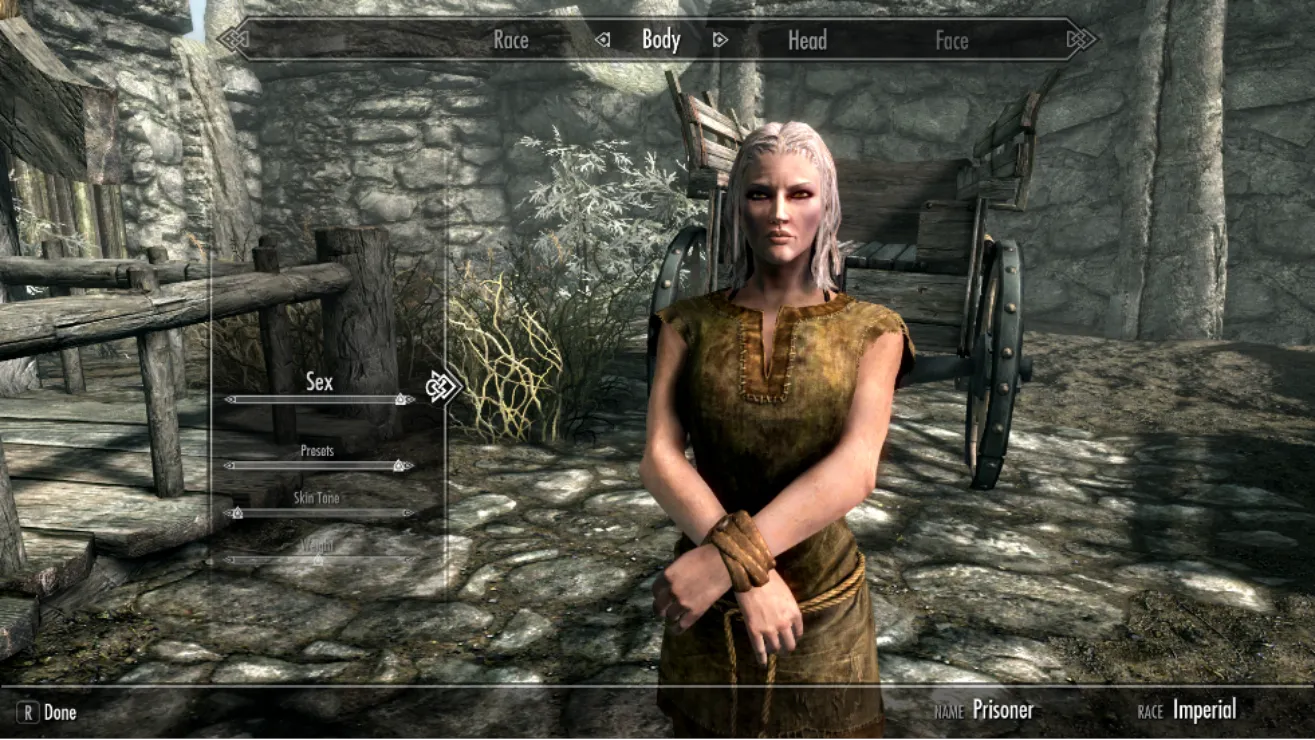
Task: Switch to the Race tab
Action: [x=510, y=41]
